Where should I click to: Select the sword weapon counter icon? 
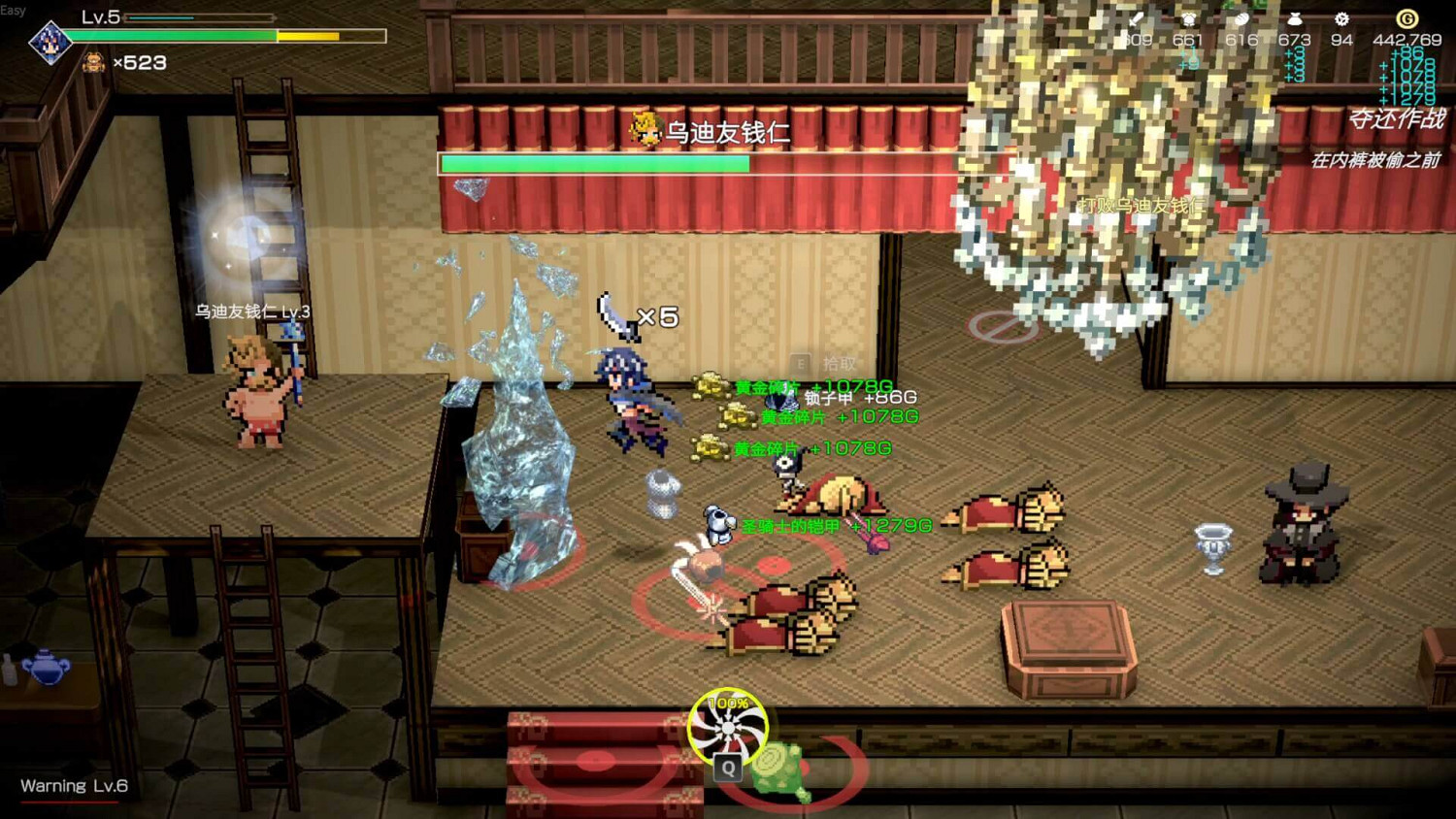(x=1134, y=19)
